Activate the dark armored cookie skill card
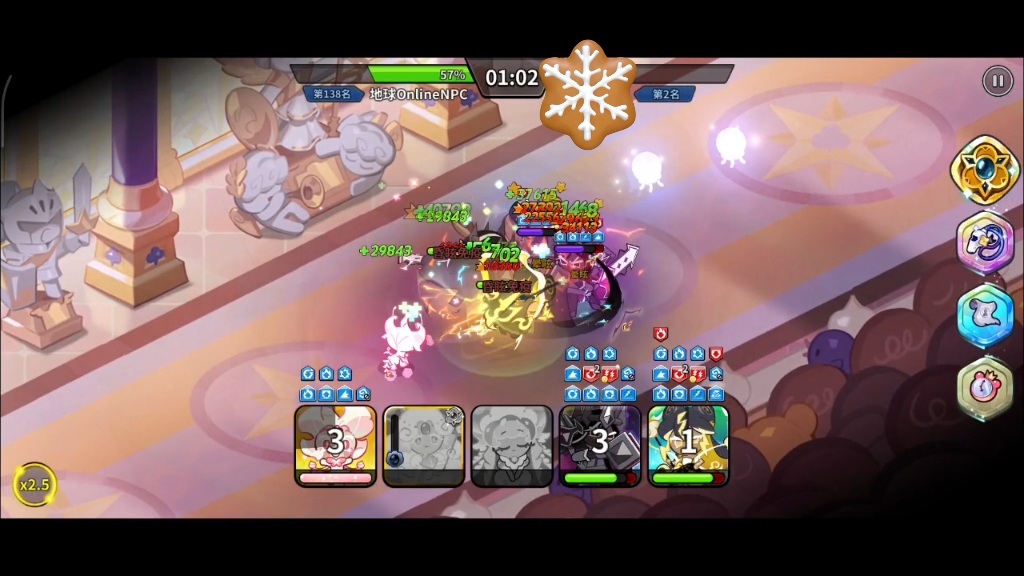This screenshot has width=1024, height=576. click(x=600, y=444)
